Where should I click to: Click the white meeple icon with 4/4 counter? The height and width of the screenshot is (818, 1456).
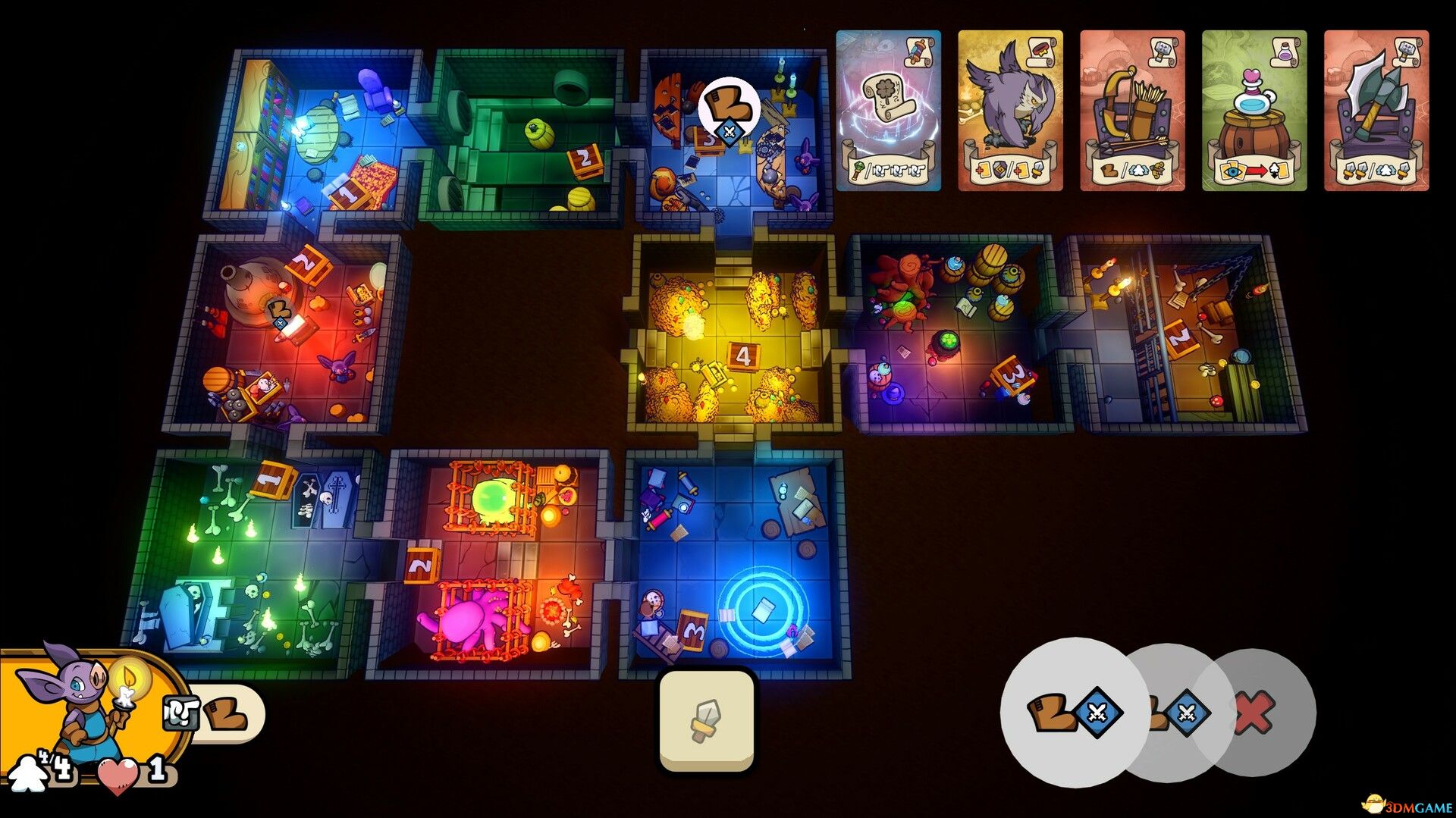[30, 775]
